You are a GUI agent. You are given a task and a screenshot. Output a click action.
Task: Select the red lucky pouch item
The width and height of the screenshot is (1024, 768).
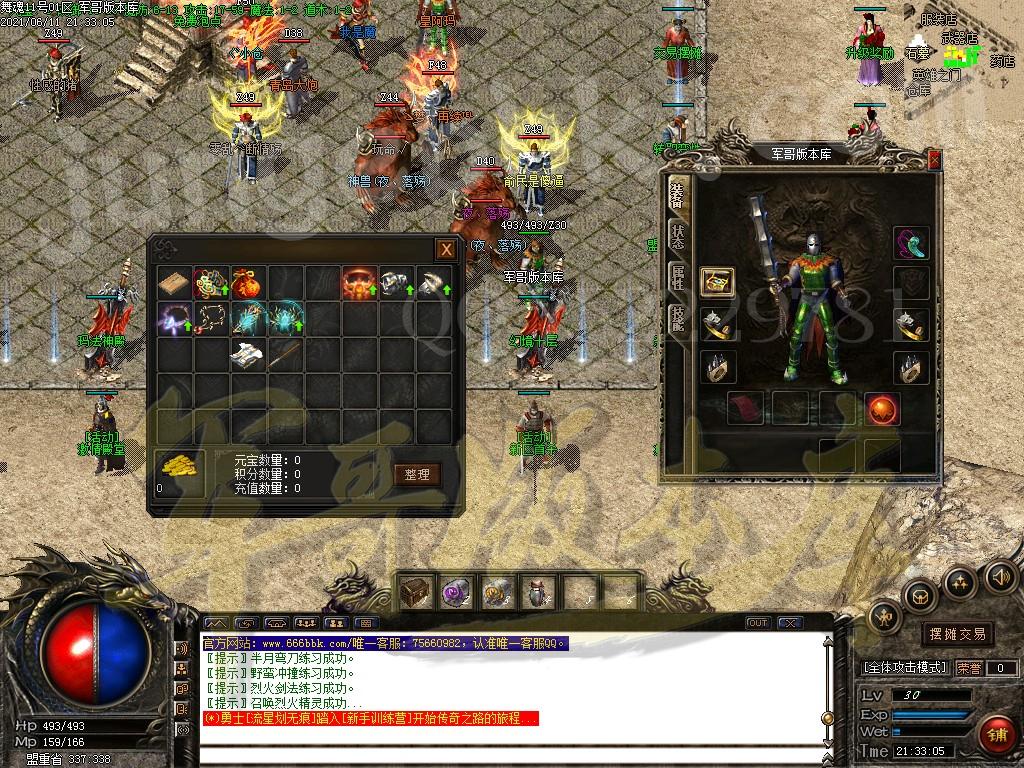(x=246, y=283)
